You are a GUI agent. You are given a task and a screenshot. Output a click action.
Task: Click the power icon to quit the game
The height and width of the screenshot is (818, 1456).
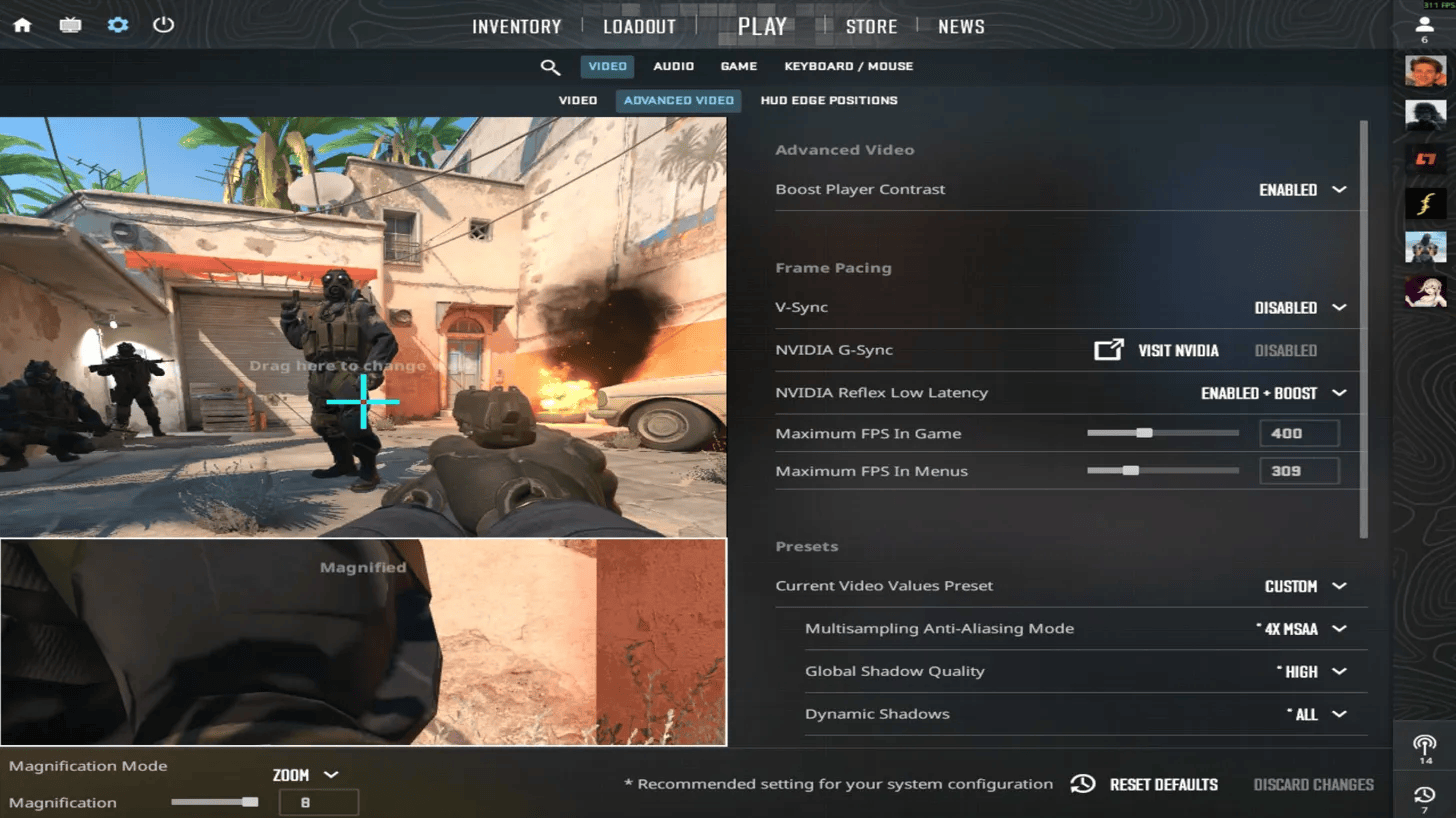(x=163, y=26)
